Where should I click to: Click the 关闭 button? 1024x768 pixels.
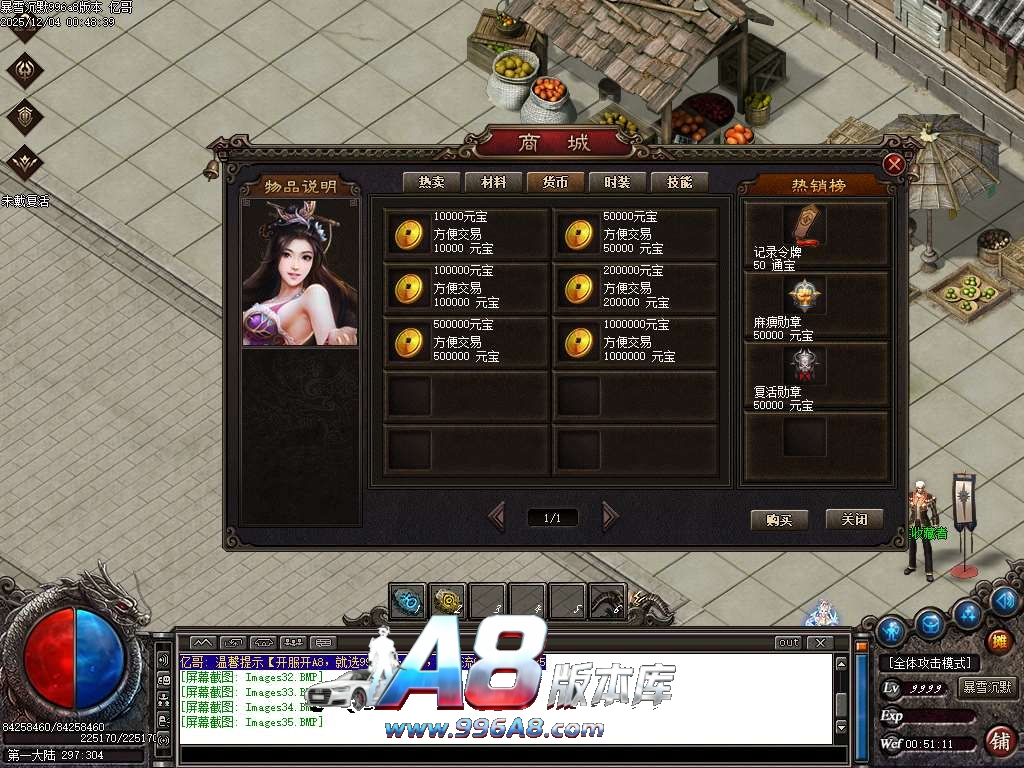(x=854, y=520)
